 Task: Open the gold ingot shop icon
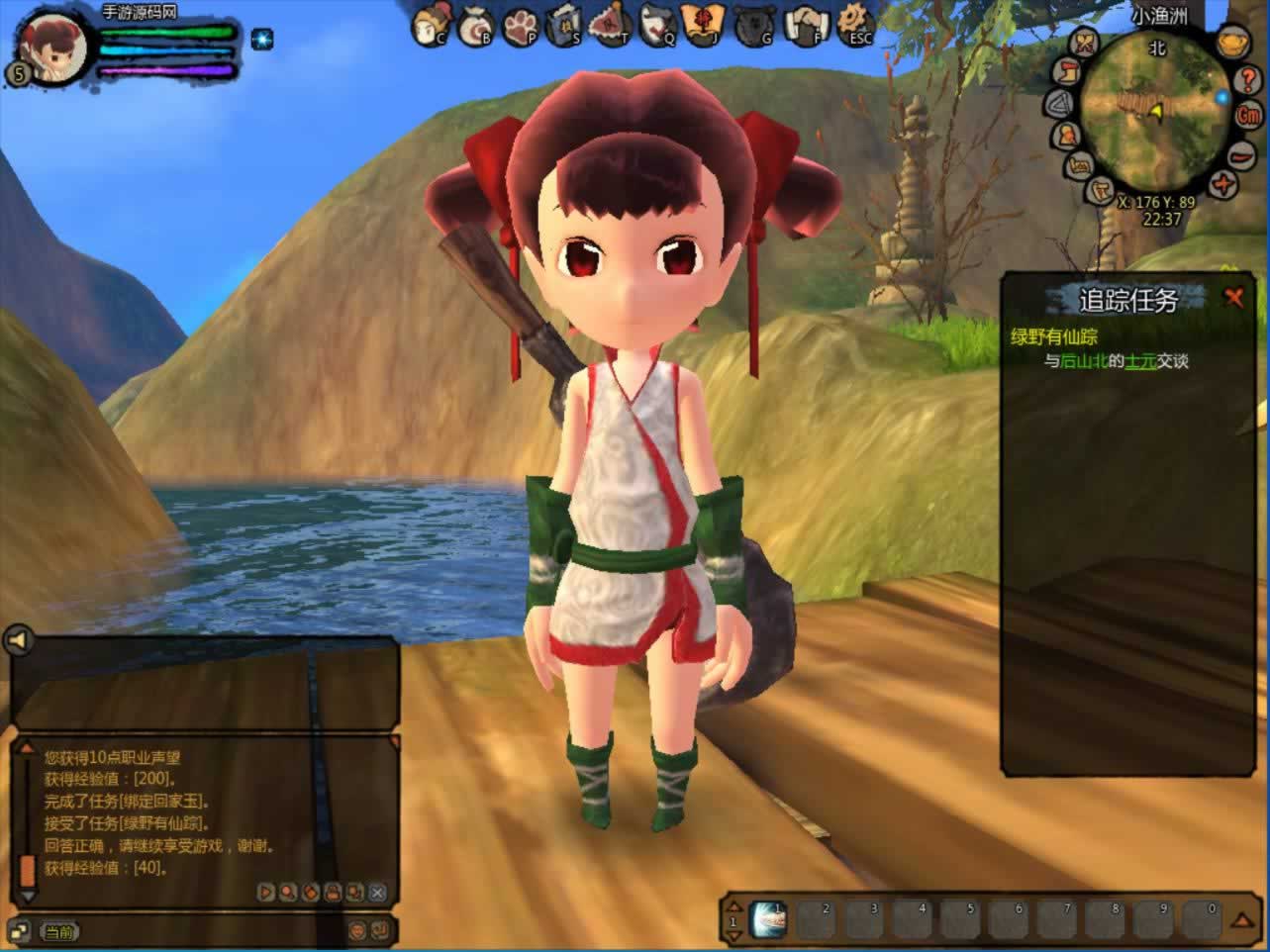pyautogui.click(x=1230, y=43)
